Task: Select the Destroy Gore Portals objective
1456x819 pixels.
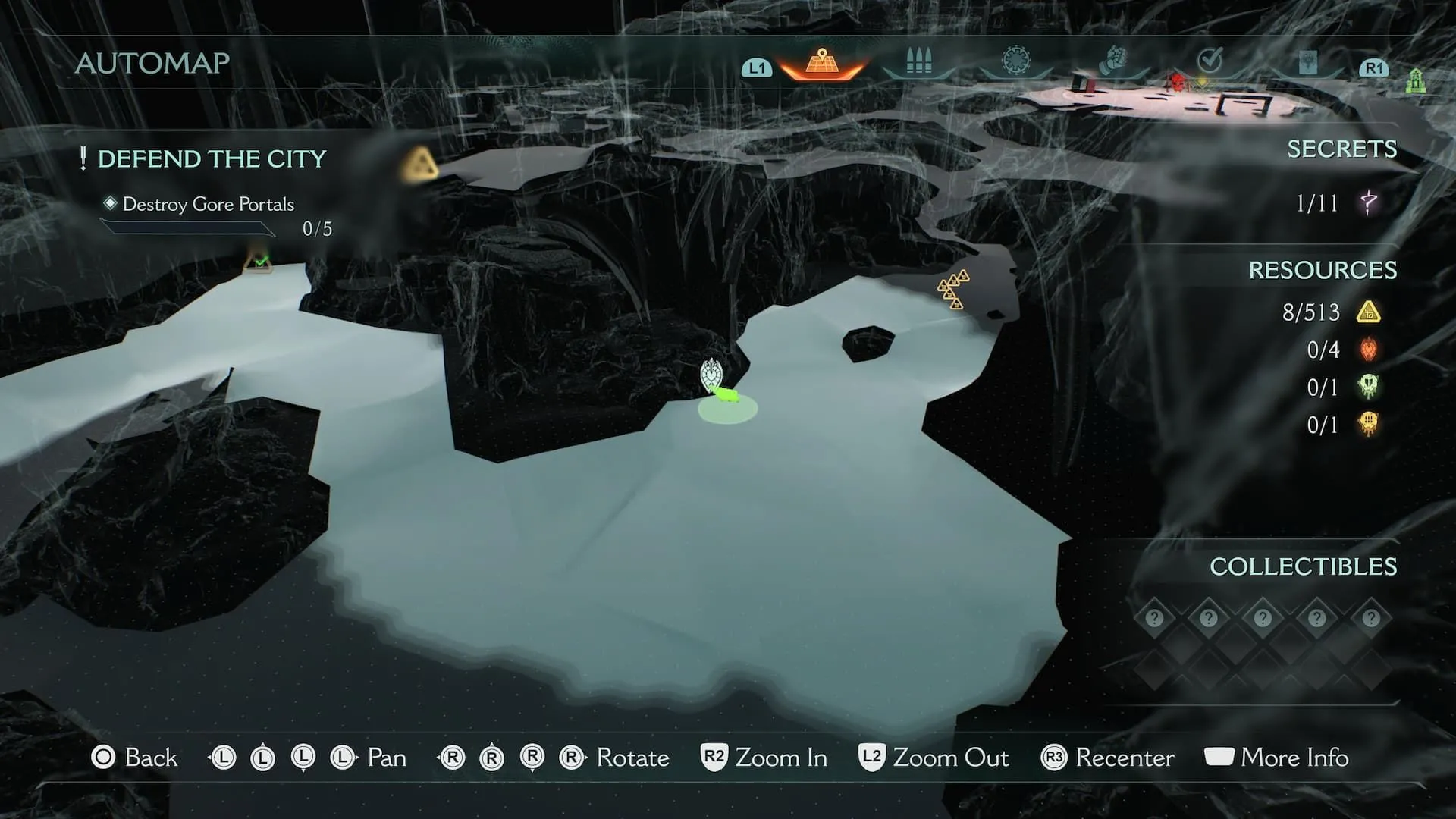Action: [x=208, y=204]
